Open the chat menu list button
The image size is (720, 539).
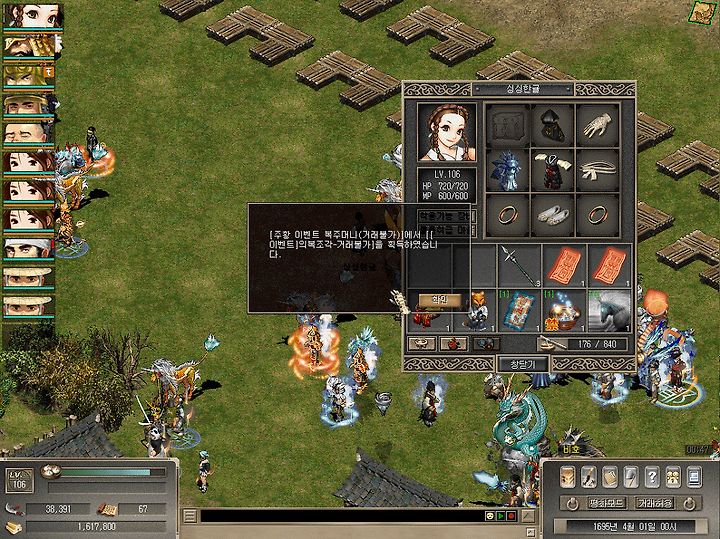click(189, 516)
